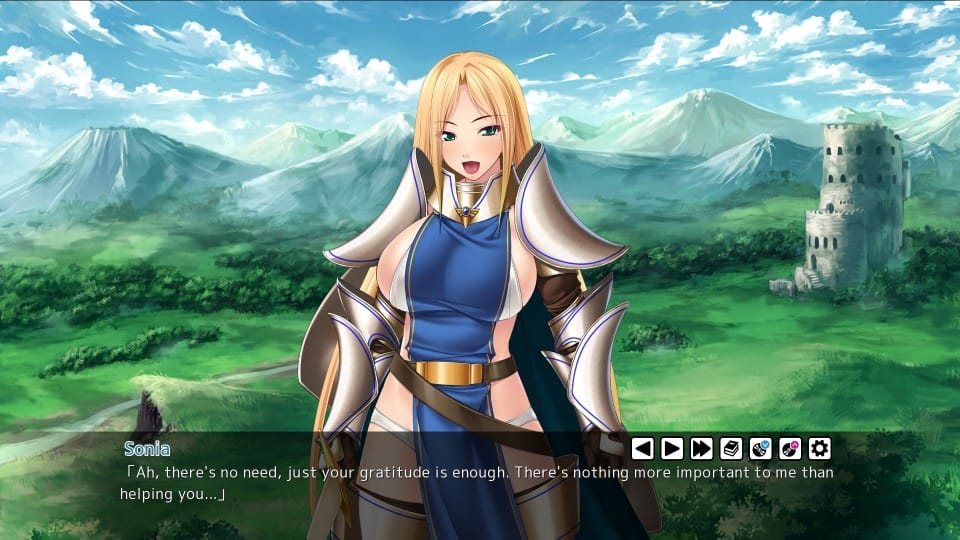Open the backlog via the stacked books icon

point(731,449)
